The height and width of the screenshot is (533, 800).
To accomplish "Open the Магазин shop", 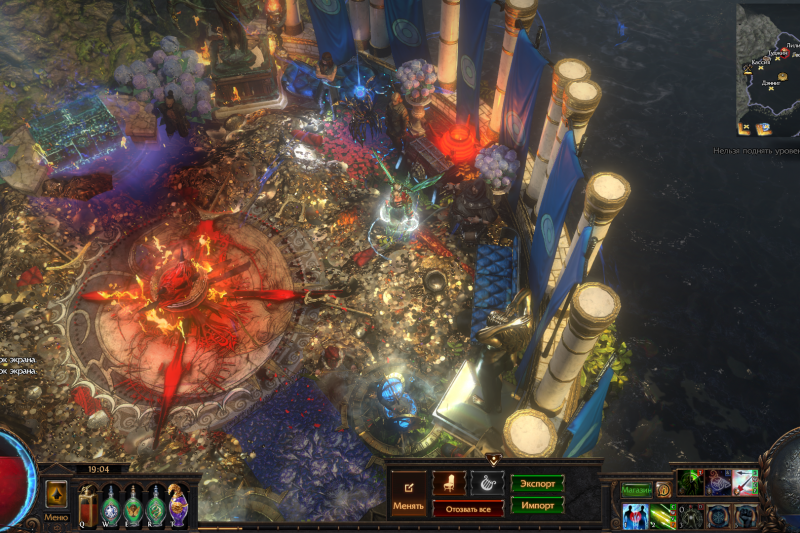I will pos(636,490).
